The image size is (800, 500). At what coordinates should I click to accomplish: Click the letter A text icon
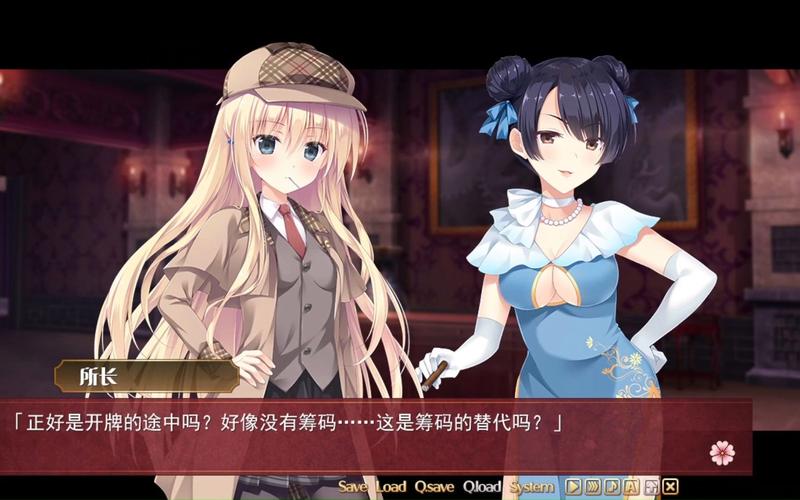tap(631, 487)
